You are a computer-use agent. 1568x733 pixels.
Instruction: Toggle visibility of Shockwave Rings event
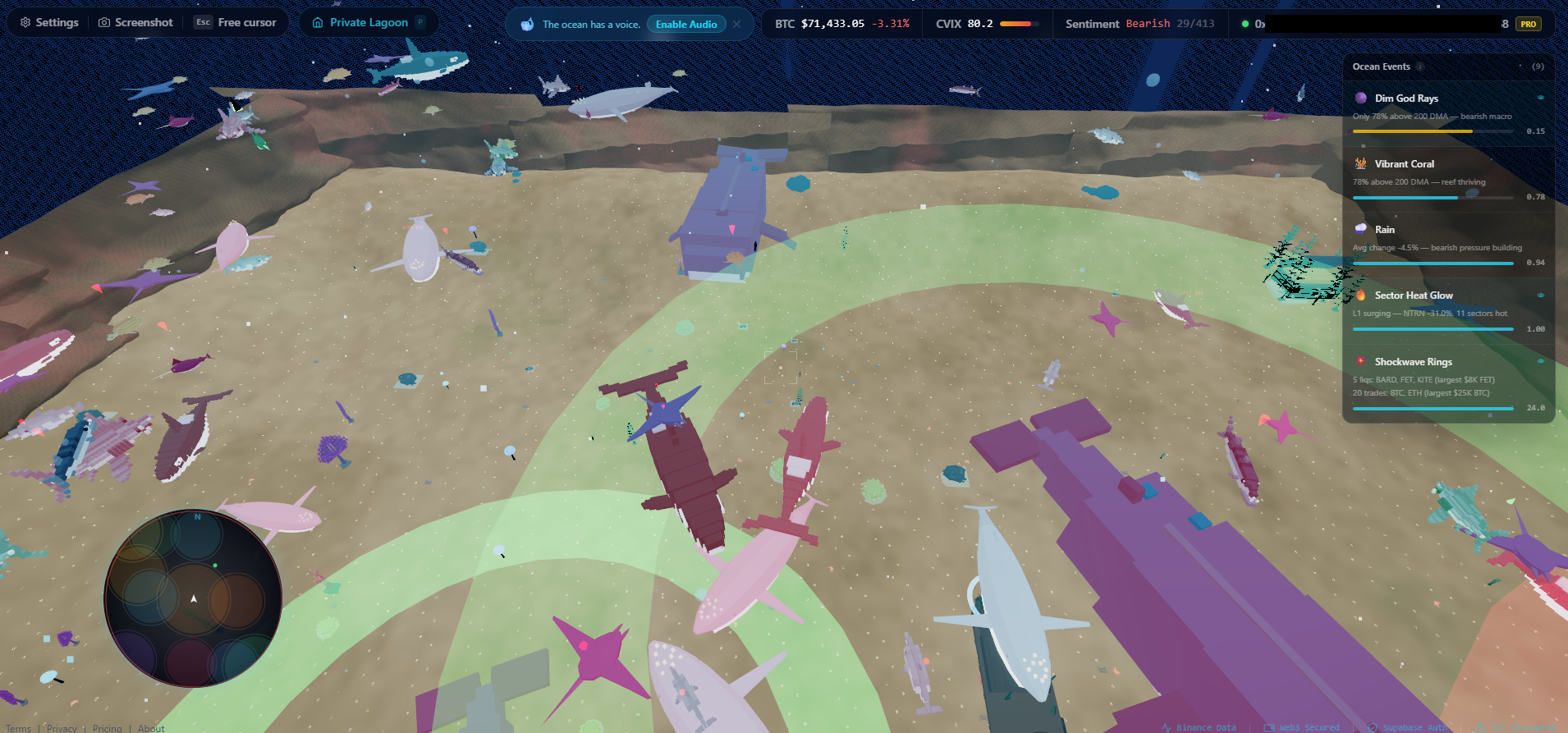click(x=1540, y=361)
